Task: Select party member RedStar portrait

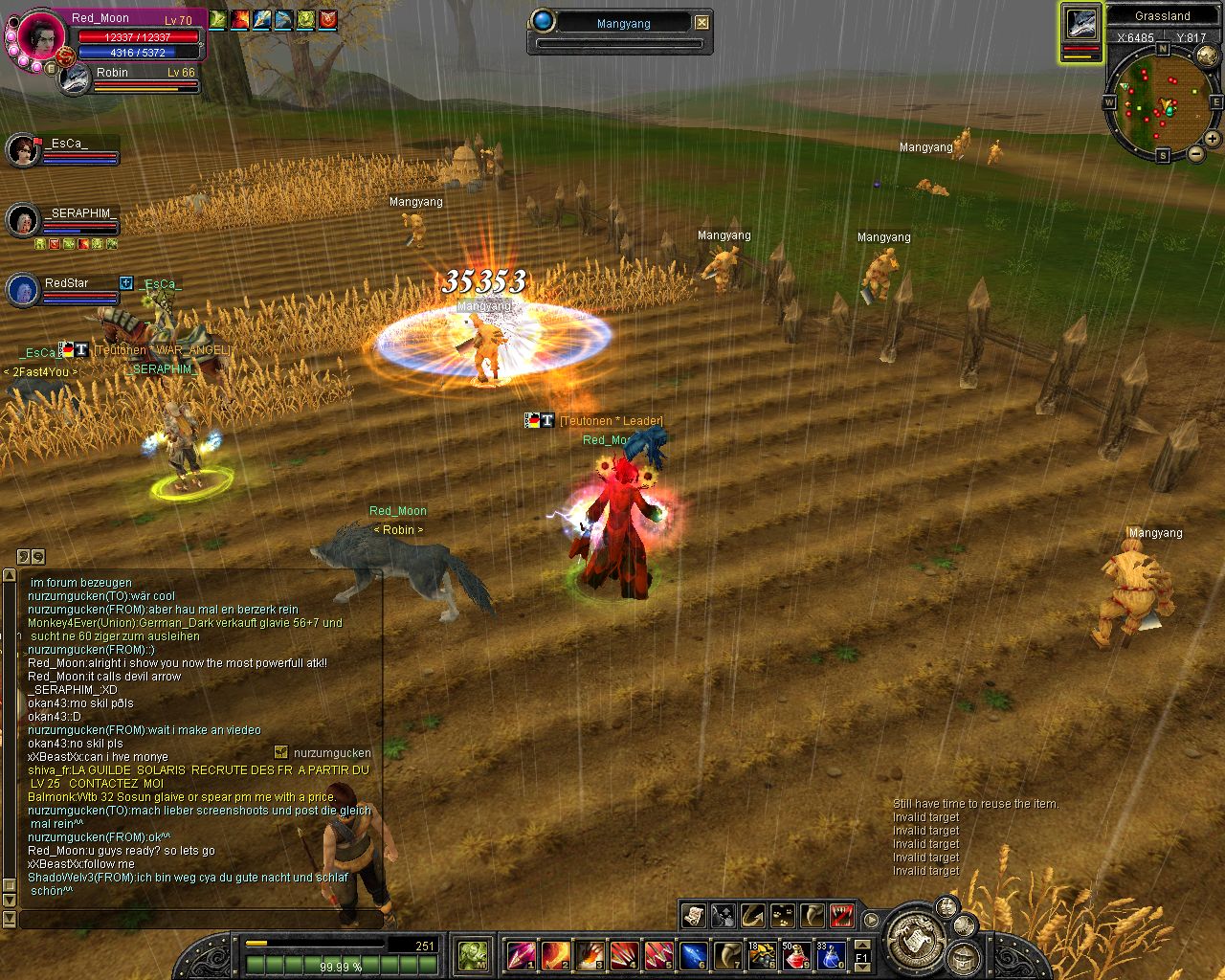Action: (x=21, y=290)
